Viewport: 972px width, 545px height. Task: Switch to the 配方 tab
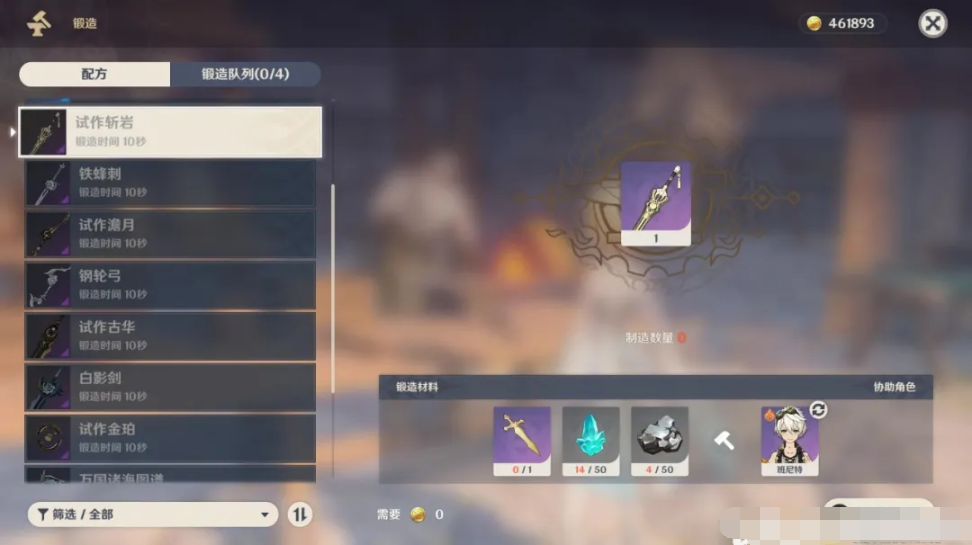95,74
